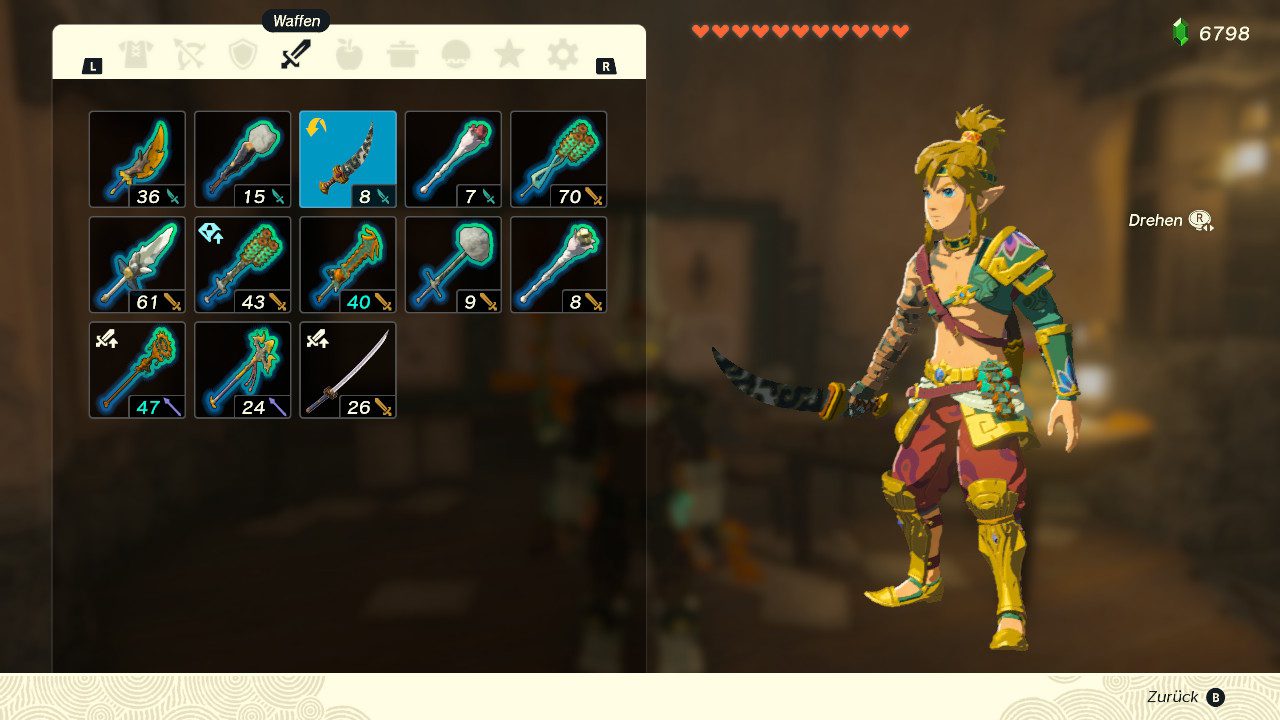The height and width of the screenshot is (720, 1280).
Task: Open the armor tab with the shirt icon
Action: [136, 54]
